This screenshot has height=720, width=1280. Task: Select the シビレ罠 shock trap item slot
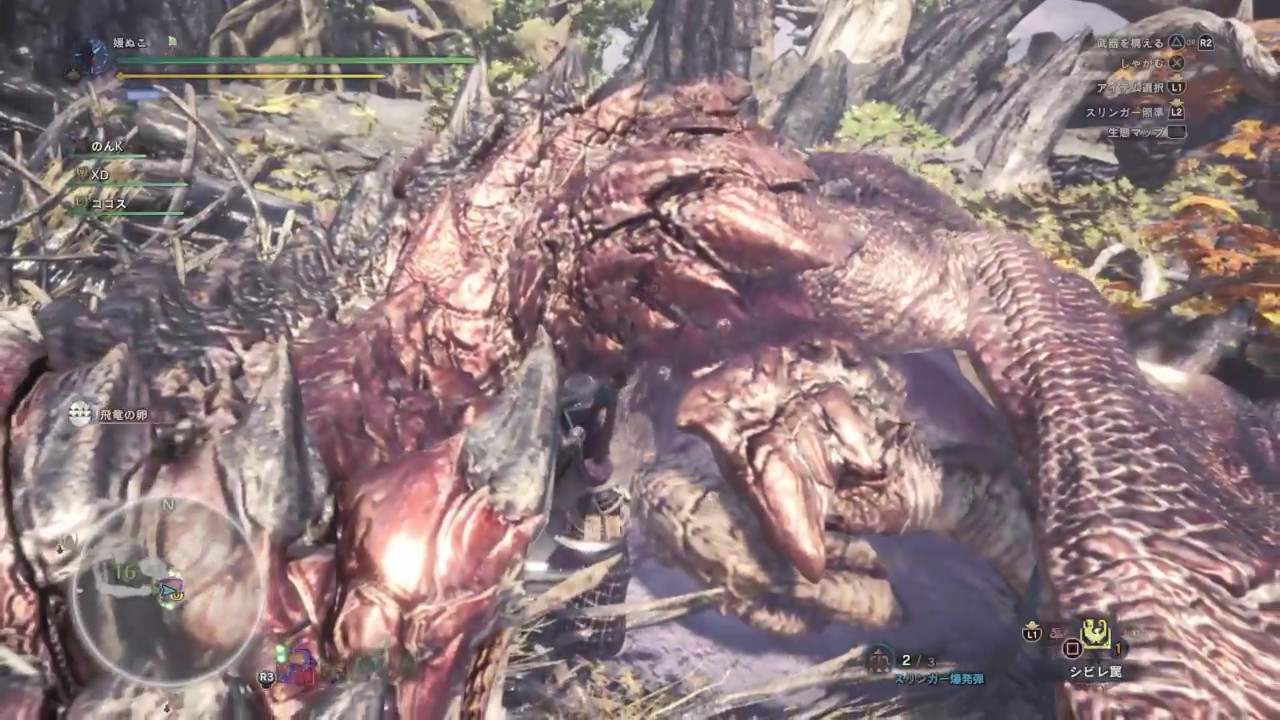coord(1097,634)
